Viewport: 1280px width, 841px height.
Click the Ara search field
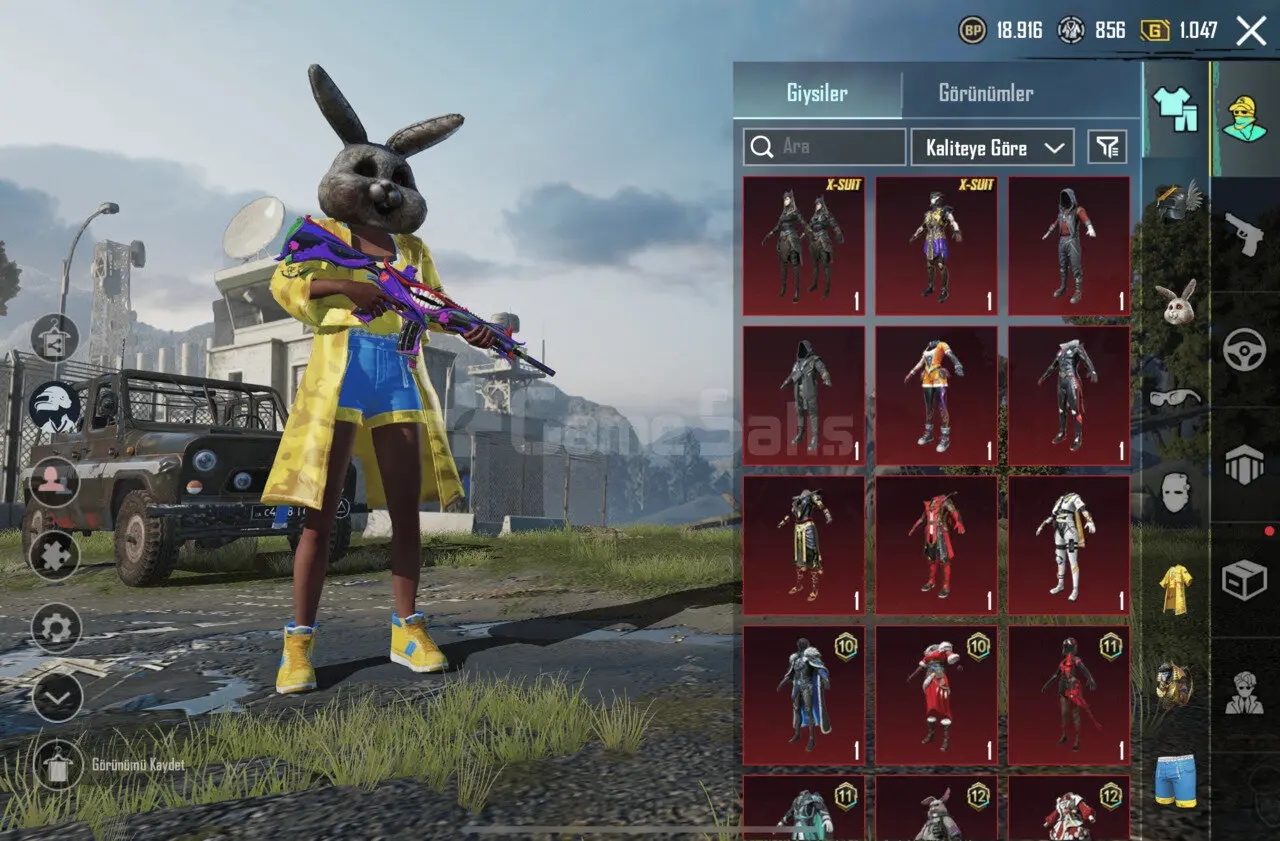click(x=825, y=147)
